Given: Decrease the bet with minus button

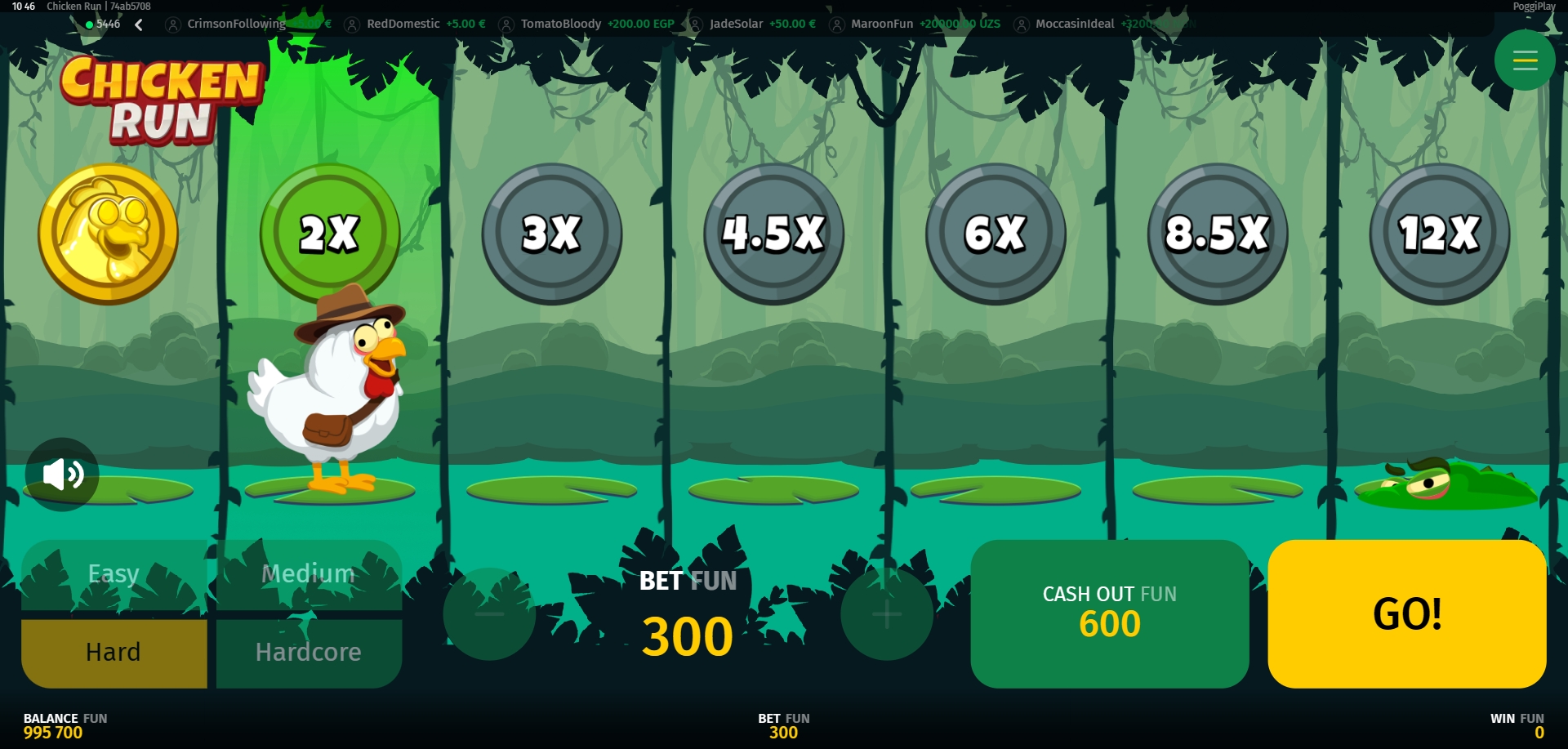Looking at the screenshot, I should (x=489, y=613).
